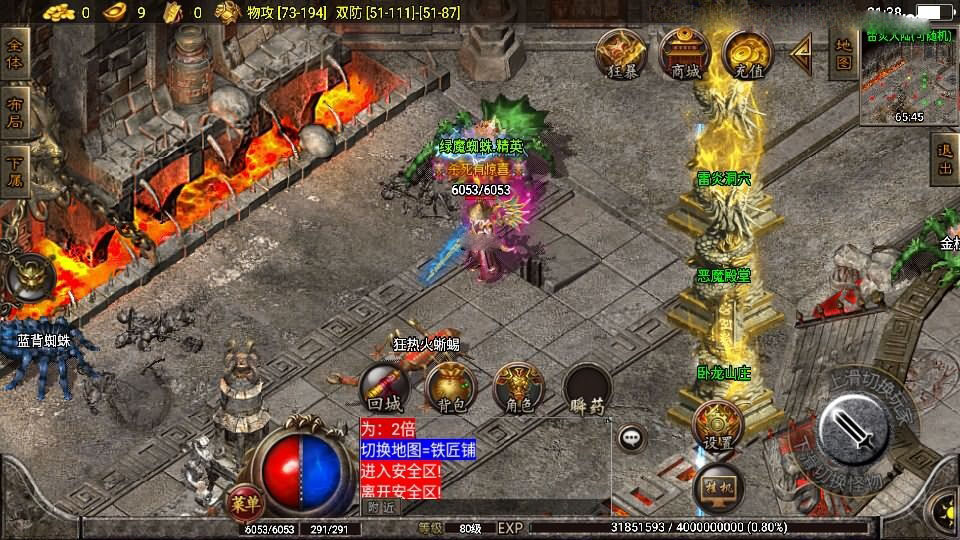The image size is (960, 540).
Task: Tap the 瞬药 instant potion slot
Action: [x=587, y=388]
